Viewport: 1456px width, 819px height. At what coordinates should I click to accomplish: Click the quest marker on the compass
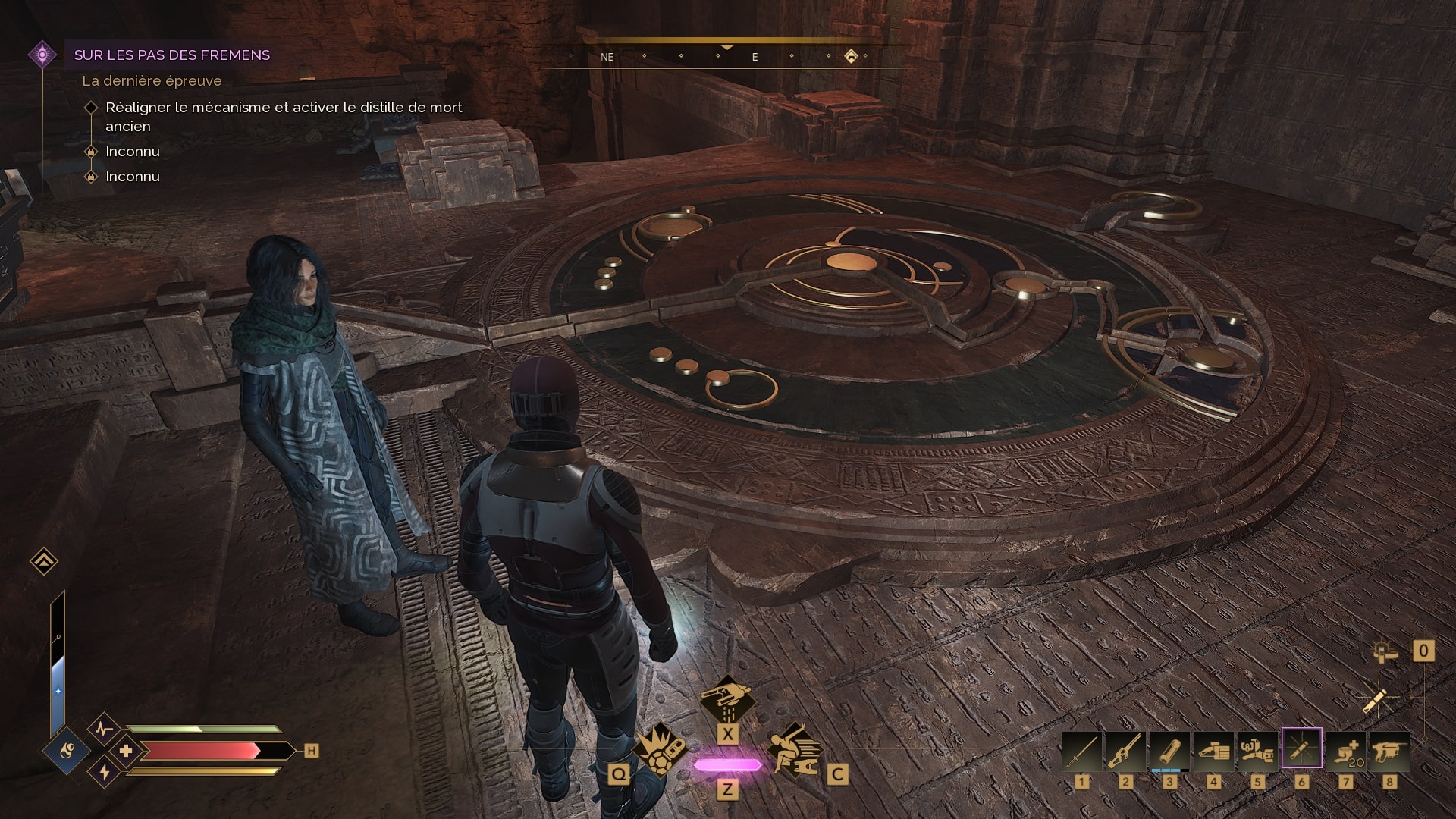pyautogui.click(x=851, y=56)
